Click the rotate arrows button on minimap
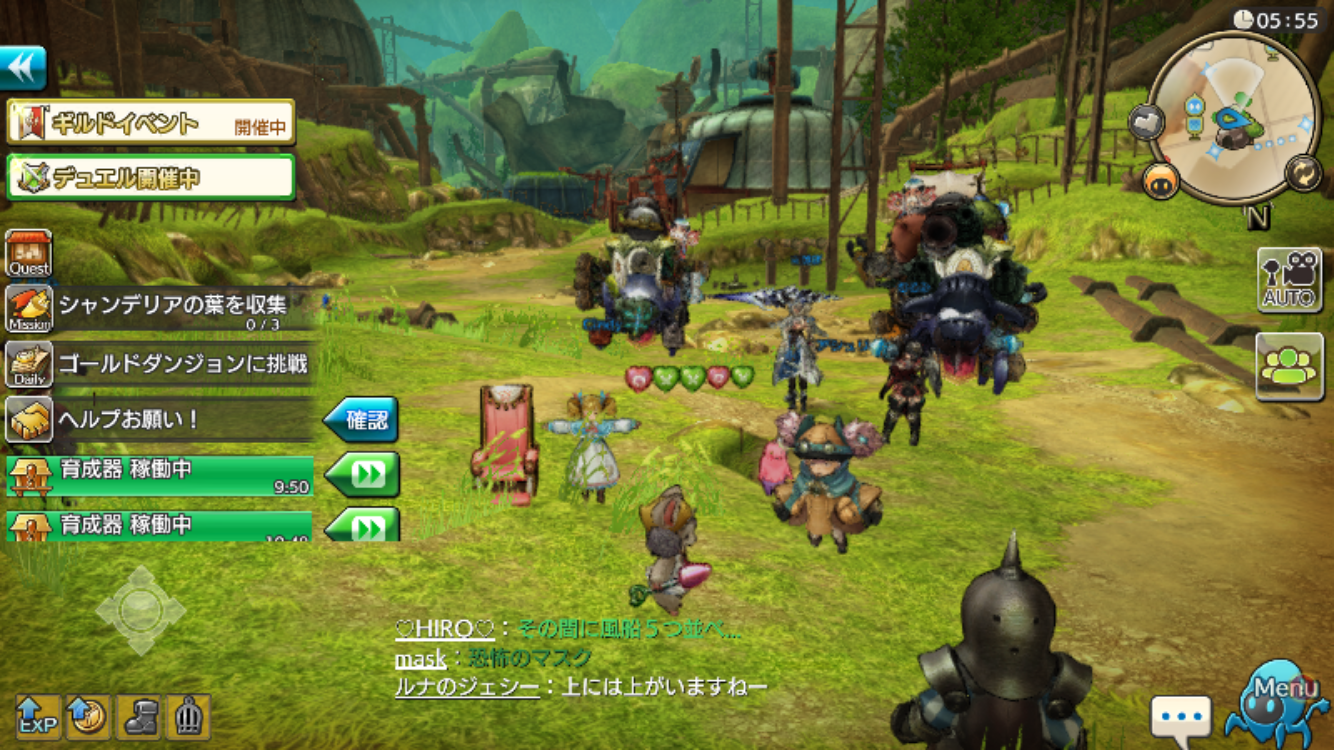Image resolution: width=1334 pixels, height=750 pixels. (1302, 171)
